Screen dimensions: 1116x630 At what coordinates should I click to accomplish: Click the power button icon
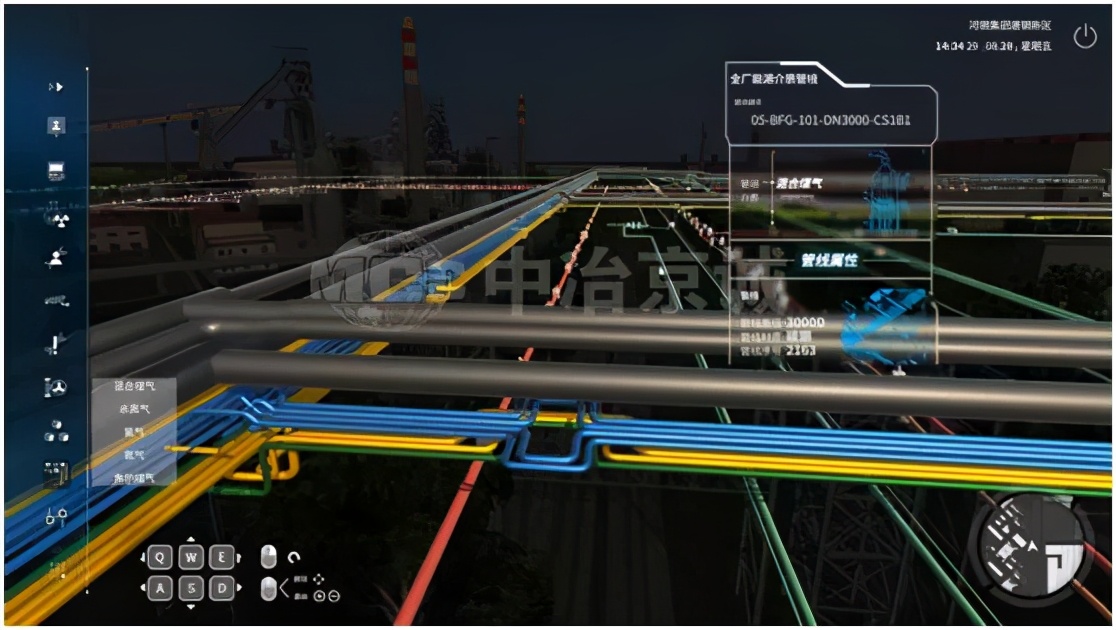point(1085,37)
